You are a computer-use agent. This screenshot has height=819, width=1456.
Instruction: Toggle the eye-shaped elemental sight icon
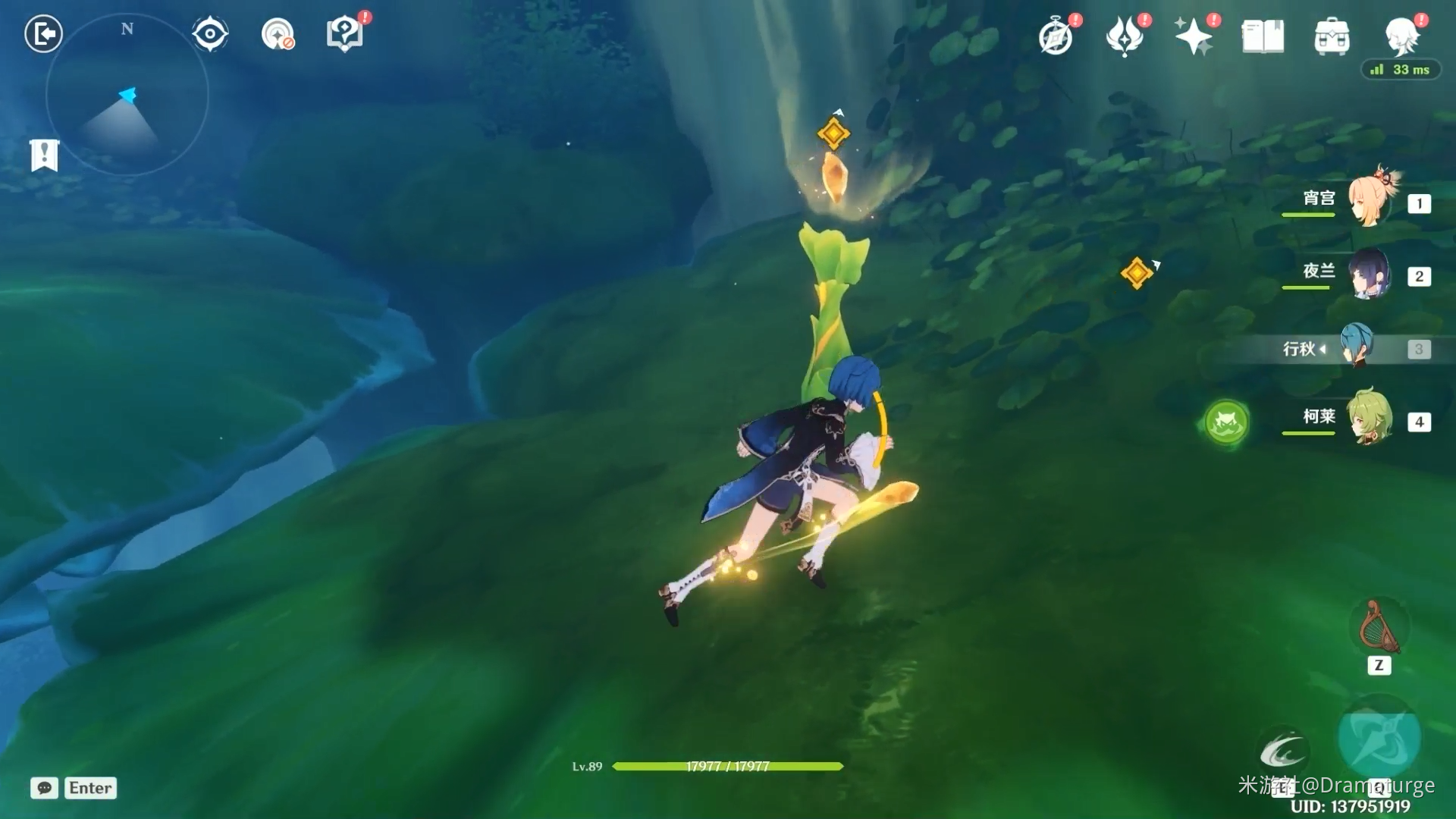tap(209, 34)
